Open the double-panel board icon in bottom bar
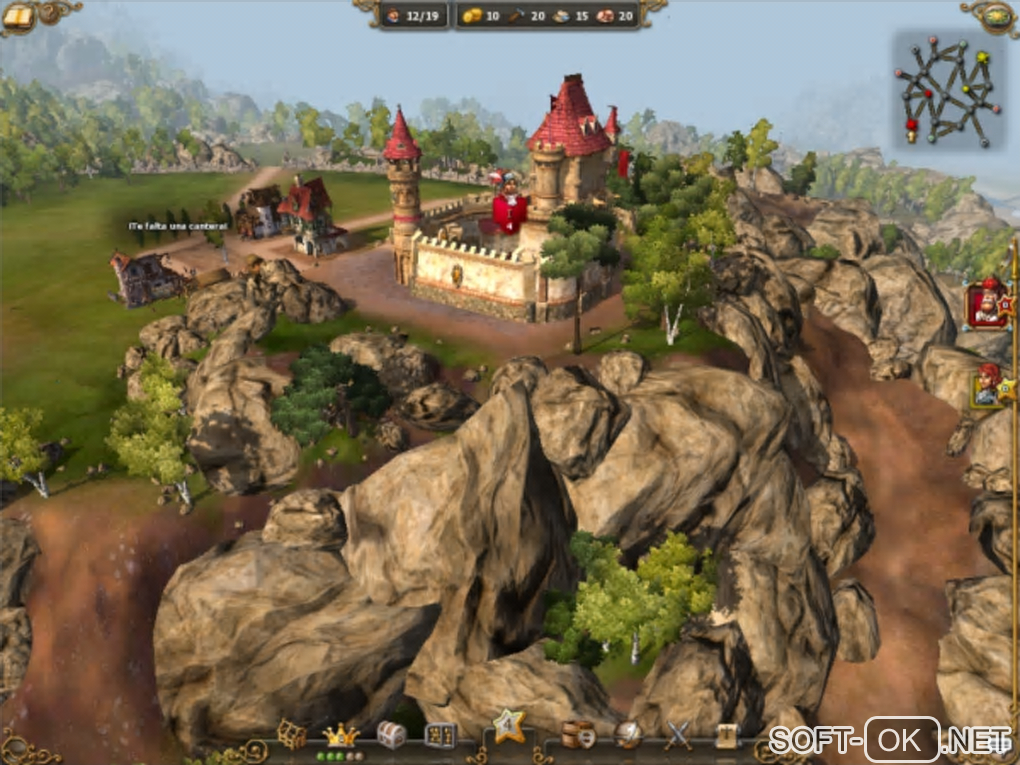Screen dimensions: 1020x765 440,735
